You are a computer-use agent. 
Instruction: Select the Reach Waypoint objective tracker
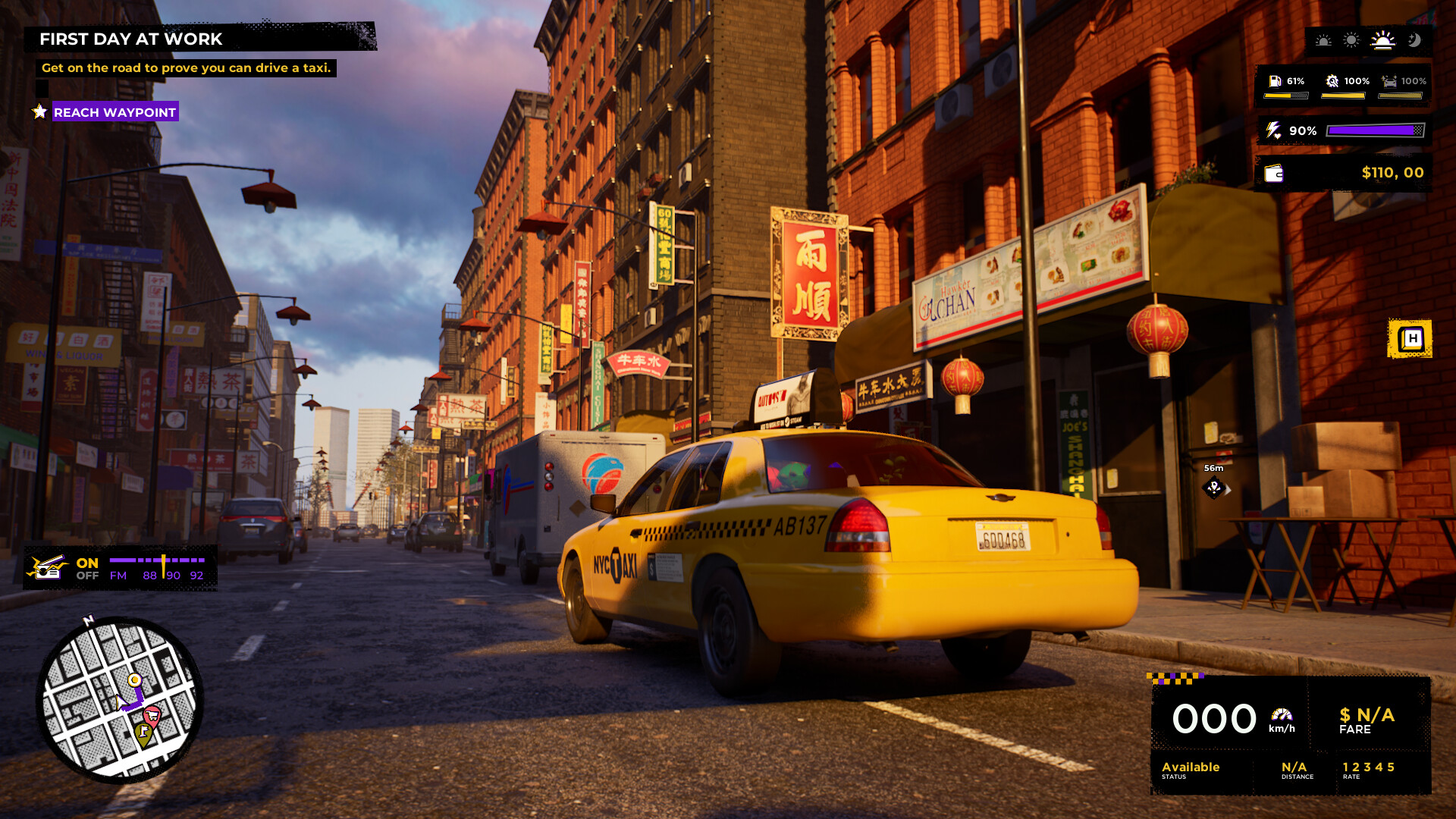[115, 112]
